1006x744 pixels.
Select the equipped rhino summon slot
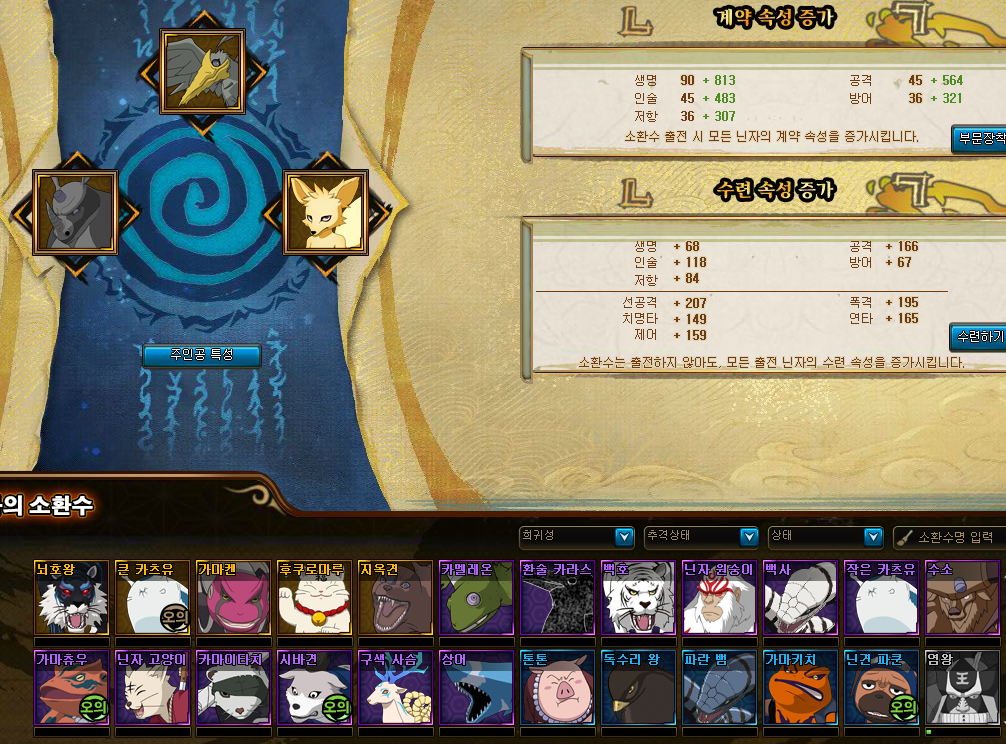pos(75,212)
